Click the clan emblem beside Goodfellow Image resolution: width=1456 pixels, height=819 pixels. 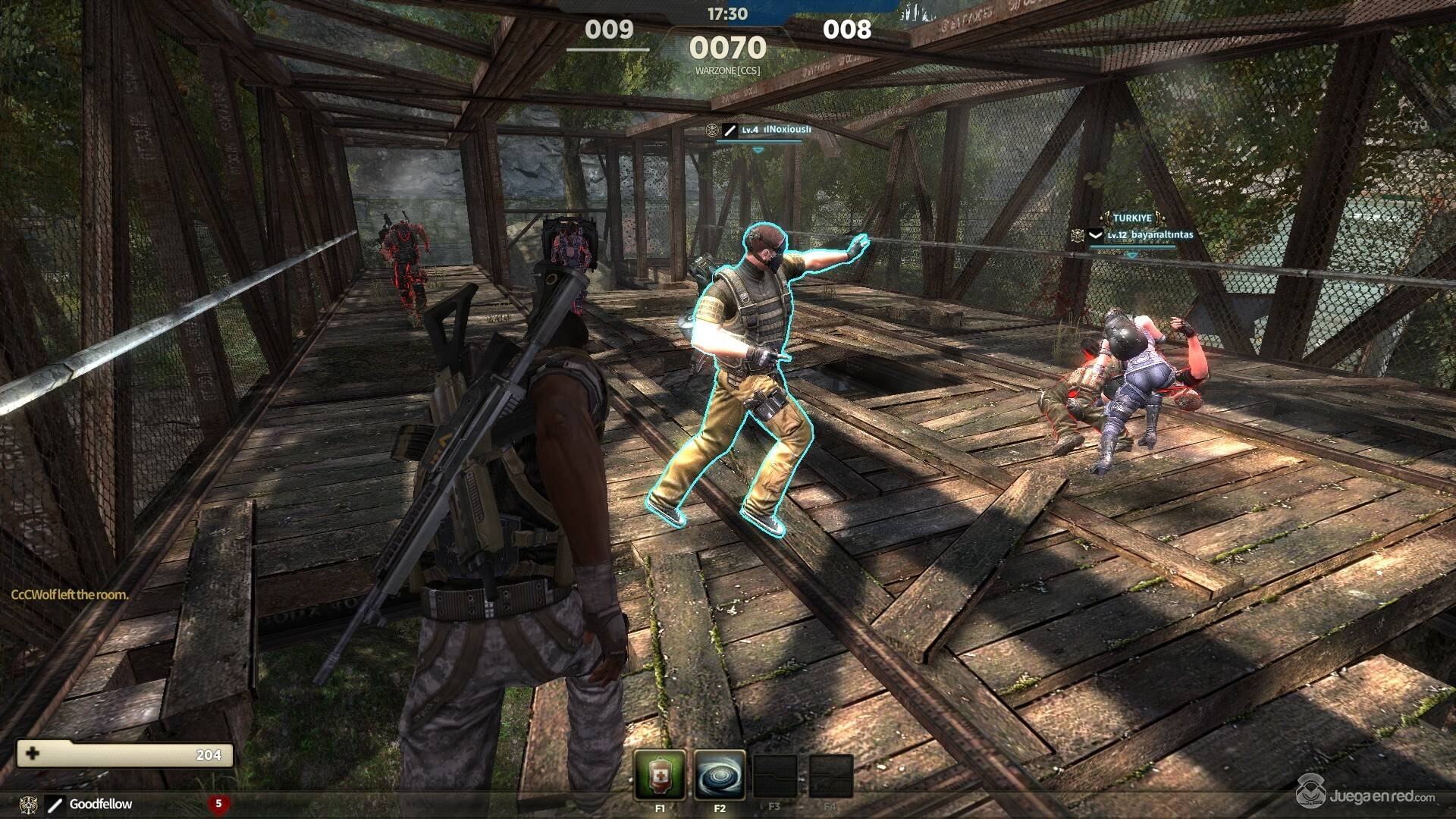point(30,804)
